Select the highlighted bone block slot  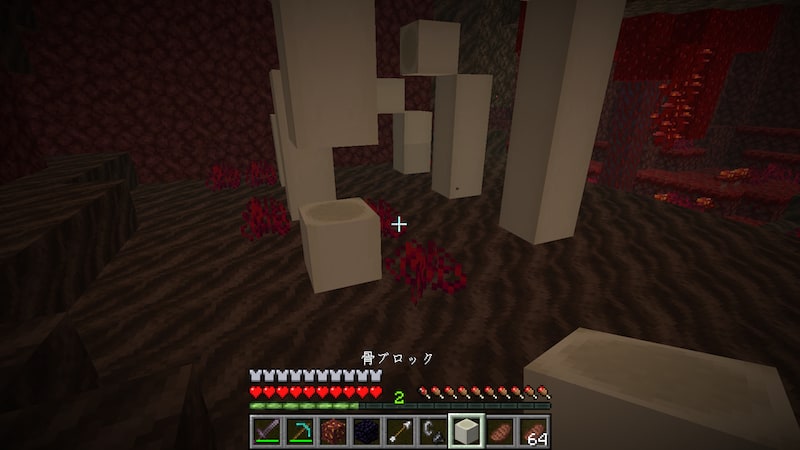tap(466, 432)
